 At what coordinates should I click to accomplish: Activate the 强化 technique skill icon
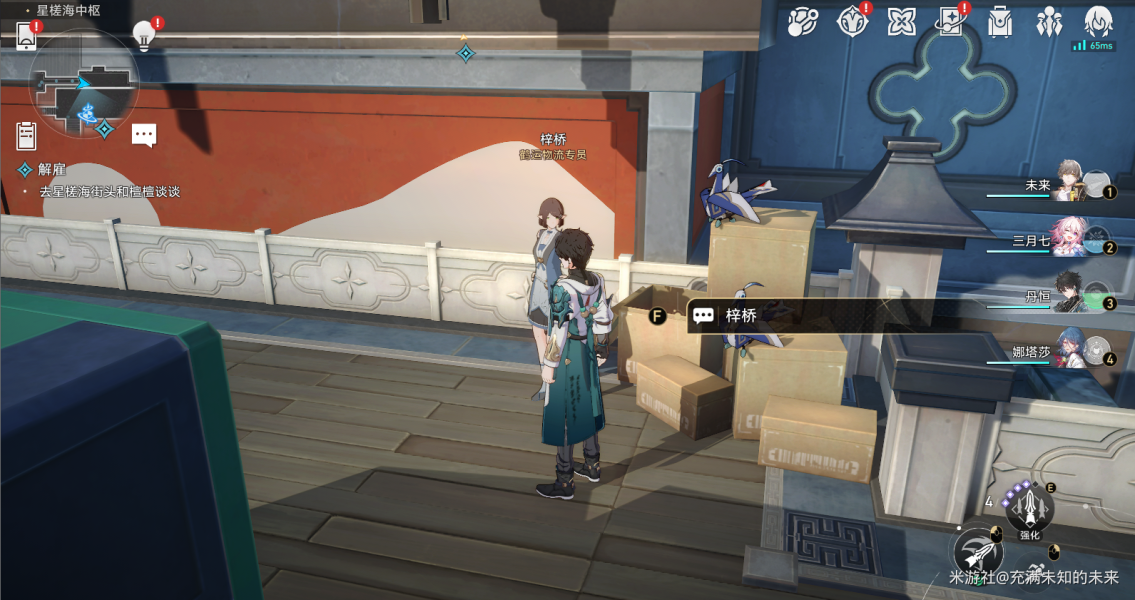pos(1029,510)
